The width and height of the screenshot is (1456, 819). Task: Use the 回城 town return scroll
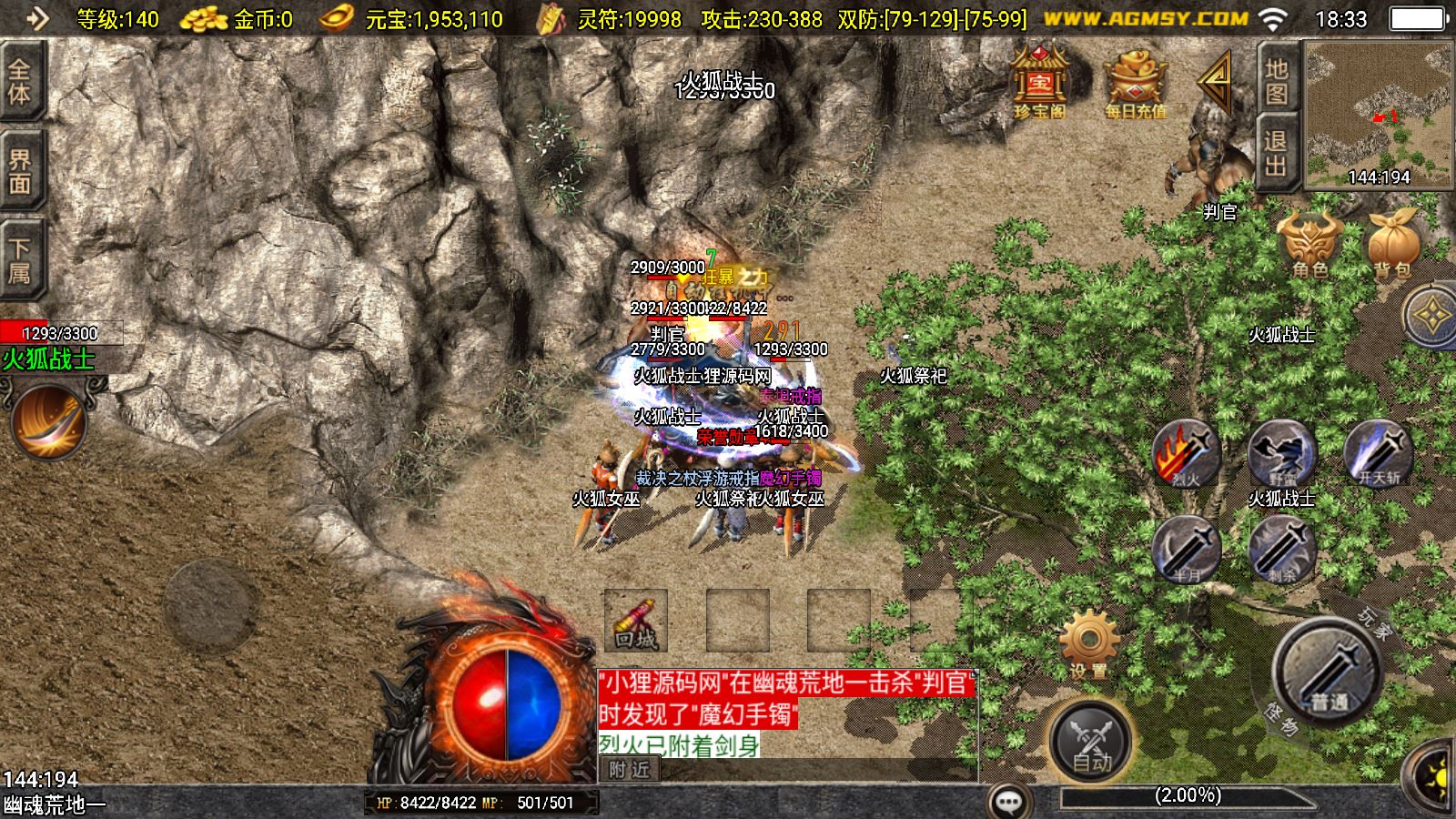point(635,621)
